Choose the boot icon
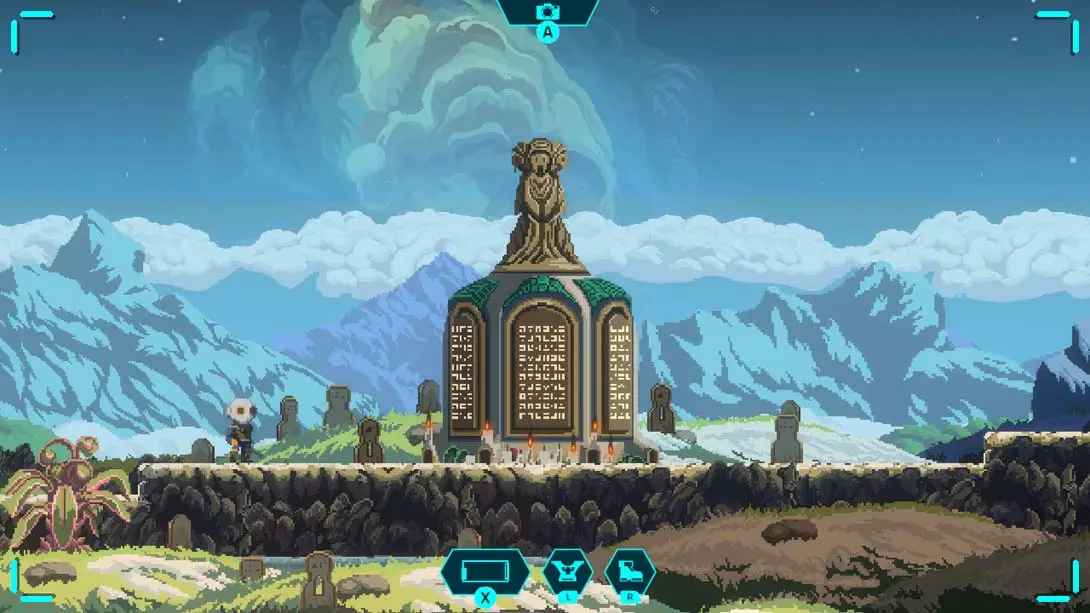Image resolution: width=1090 pixels, height=613 pixels. [x=630, y=574]
